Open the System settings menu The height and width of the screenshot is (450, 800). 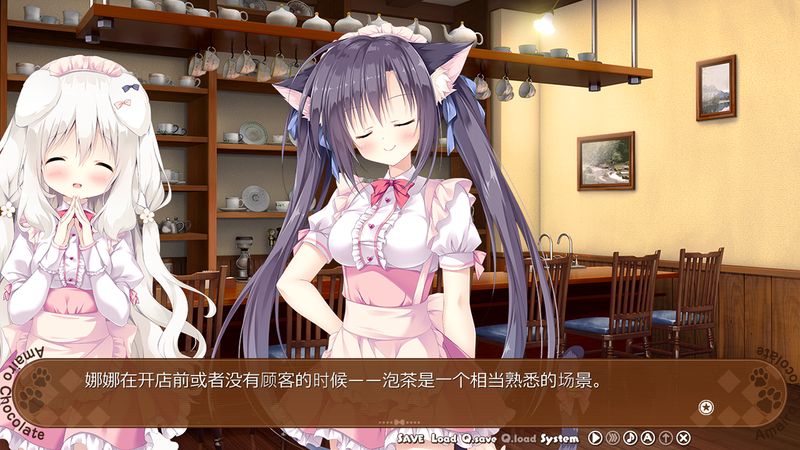(559, 438)
